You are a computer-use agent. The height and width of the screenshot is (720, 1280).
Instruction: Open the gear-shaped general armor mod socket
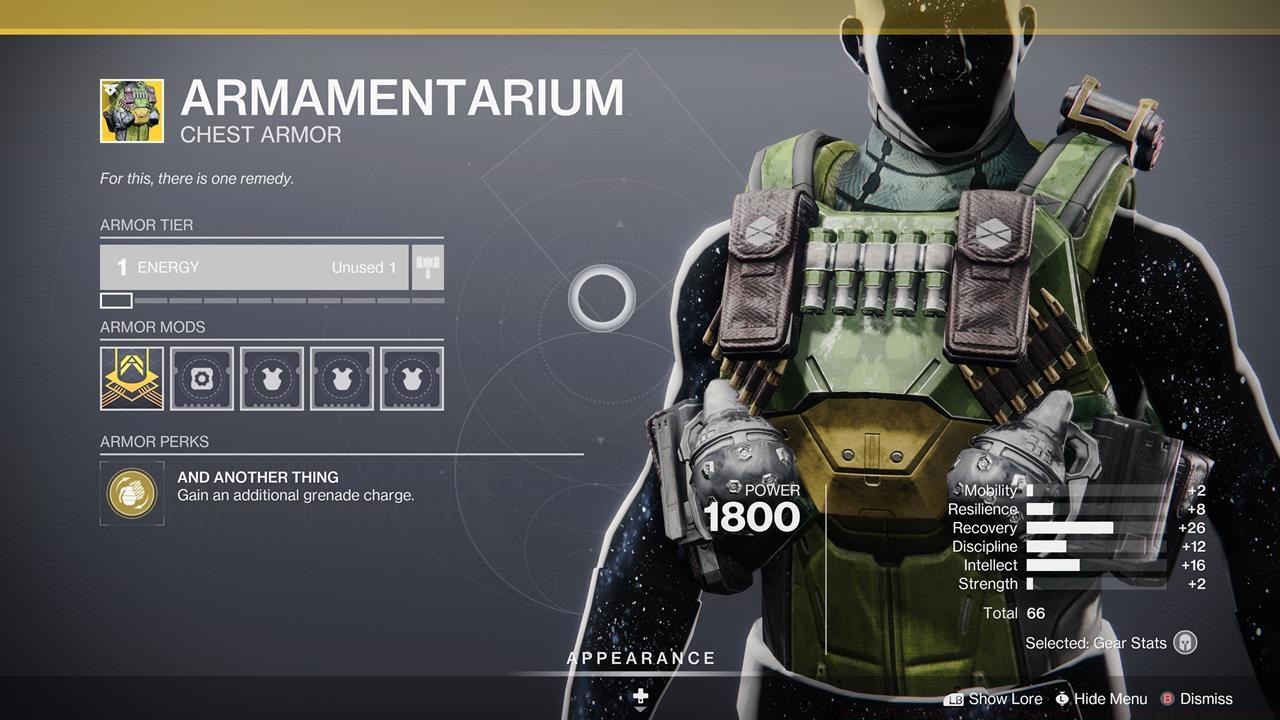click(x=202, y=379)
